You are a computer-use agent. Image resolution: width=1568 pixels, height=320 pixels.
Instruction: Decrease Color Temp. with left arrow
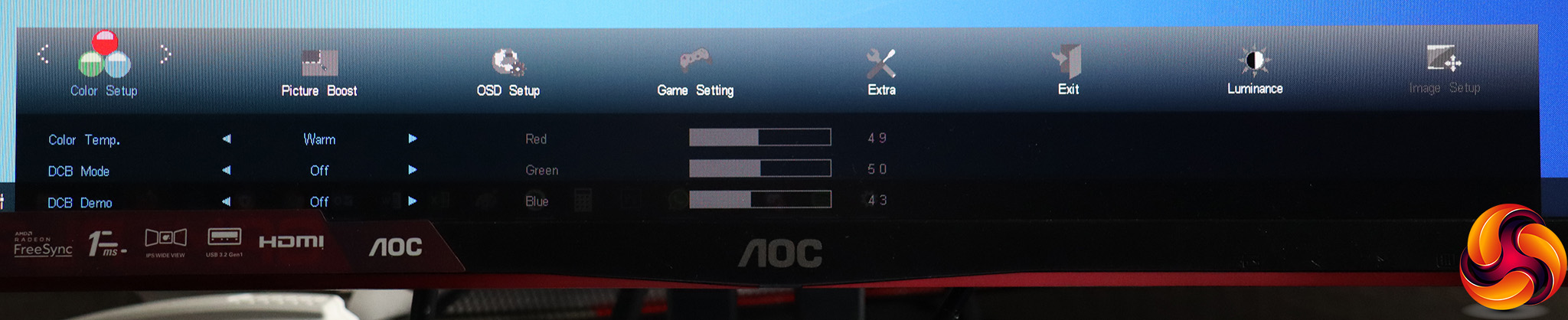[226, 139]
